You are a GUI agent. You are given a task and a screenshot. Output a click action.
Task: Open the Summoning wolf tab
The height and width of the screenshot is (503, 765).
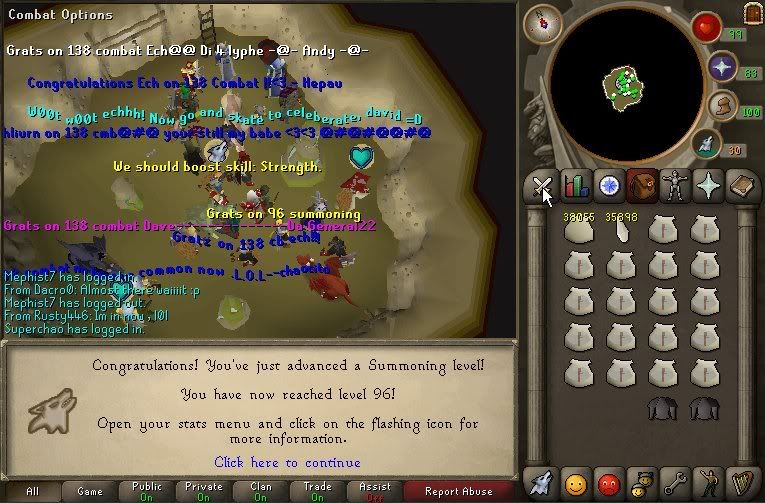click(x=541, y=484)
